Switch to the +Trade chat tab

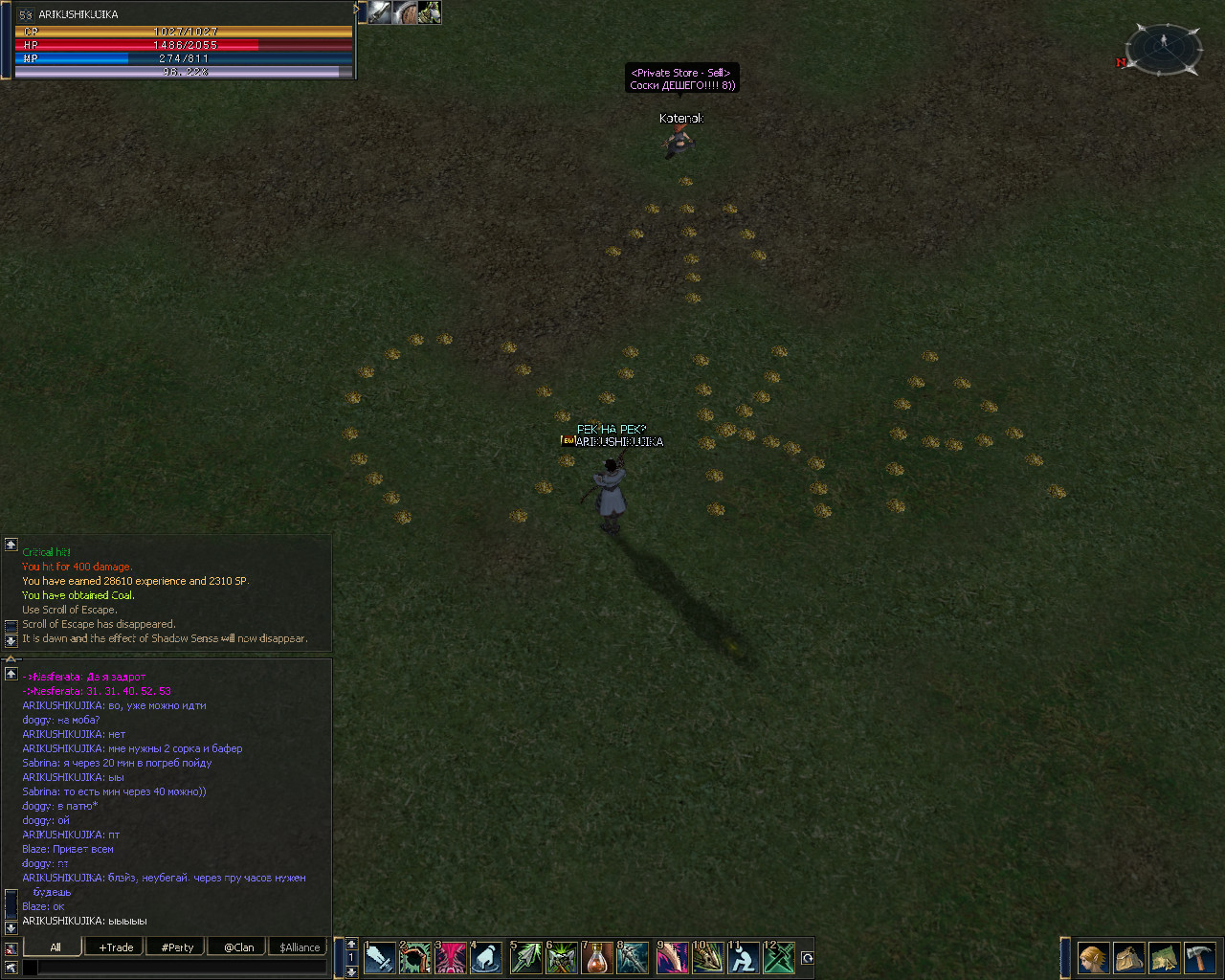[x=116, y=947]
